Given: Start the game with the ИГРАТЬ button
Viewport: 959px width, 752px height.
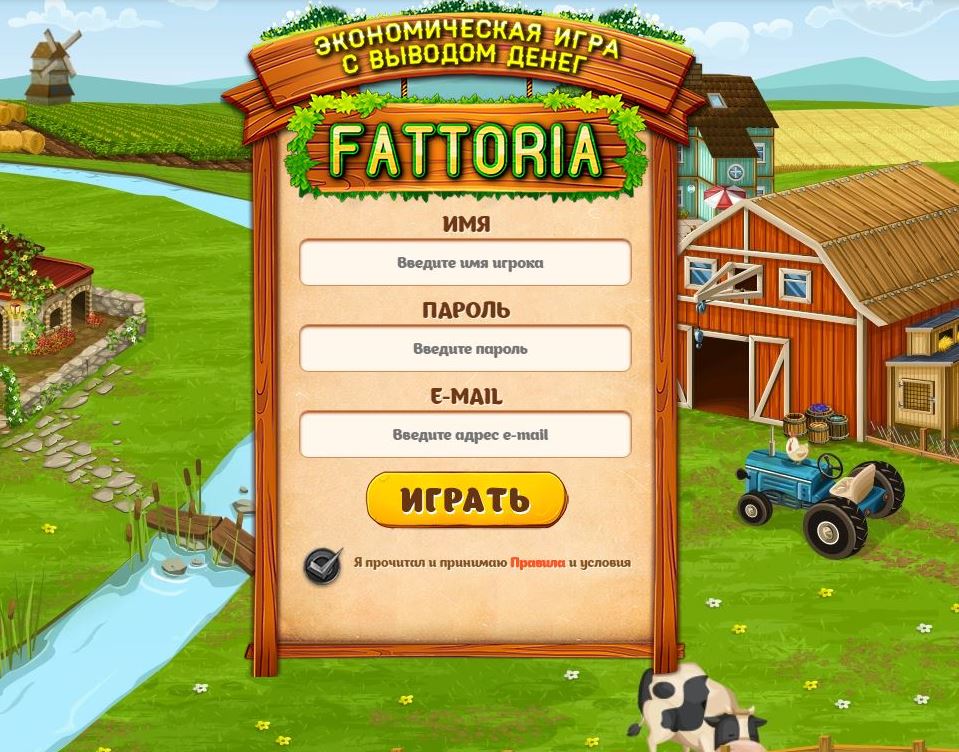Looking at the screenshot, I should pyautogui.click(x=466, y=499).
